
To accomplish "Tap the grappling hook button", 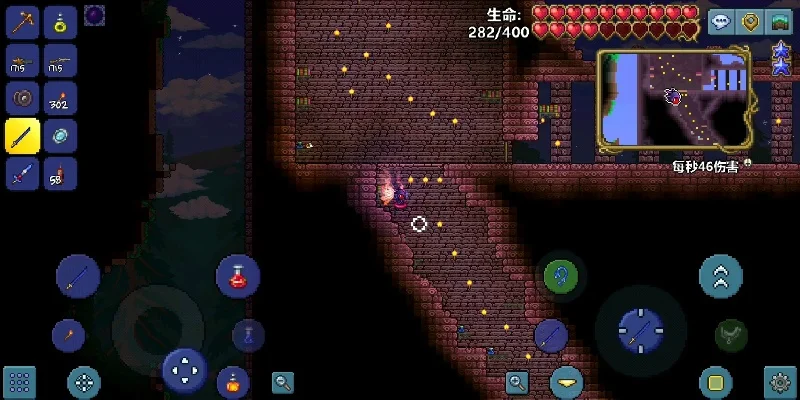I will click(x=559, y=276).
